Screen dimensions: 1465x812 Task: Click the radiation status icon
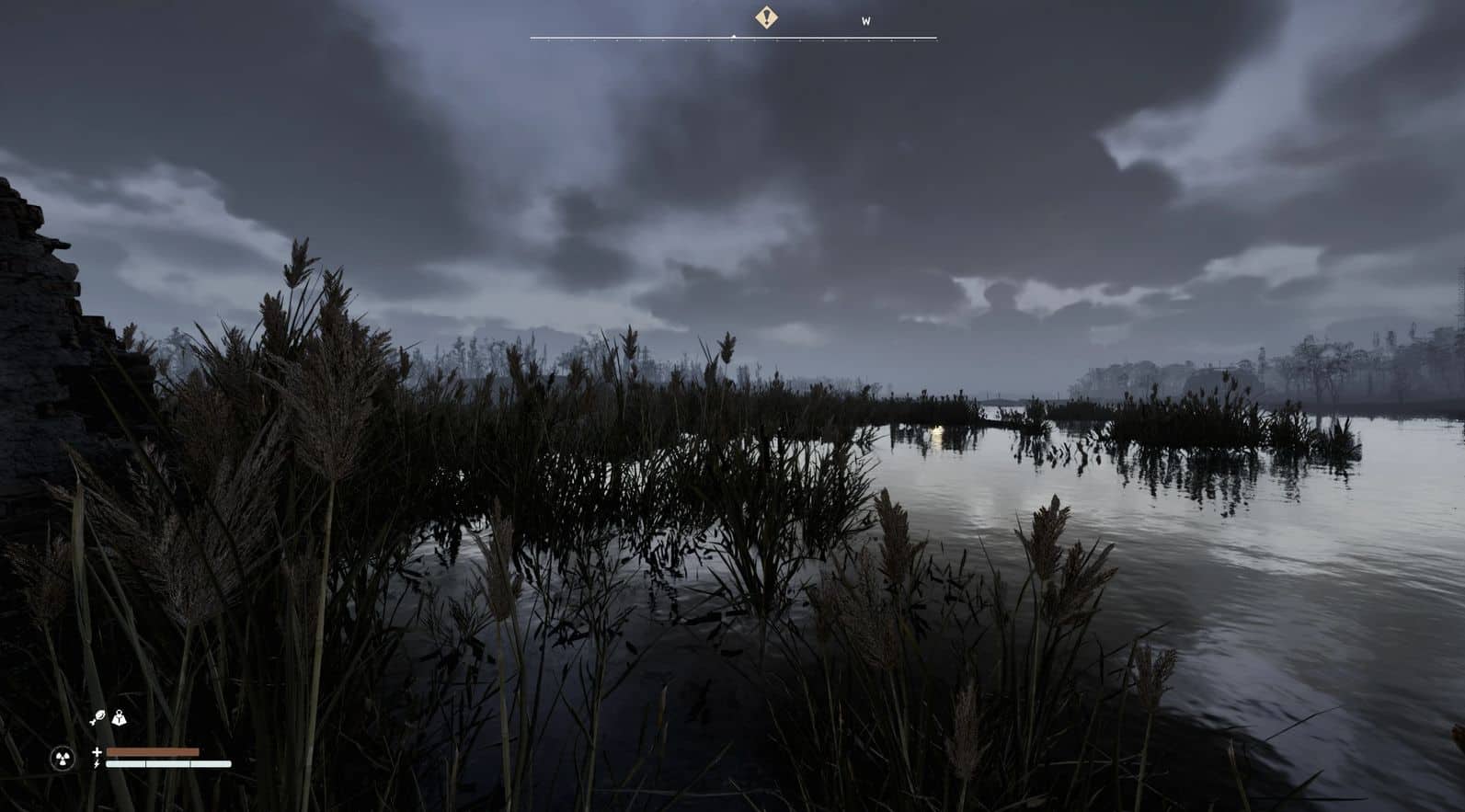click(63, 758)
